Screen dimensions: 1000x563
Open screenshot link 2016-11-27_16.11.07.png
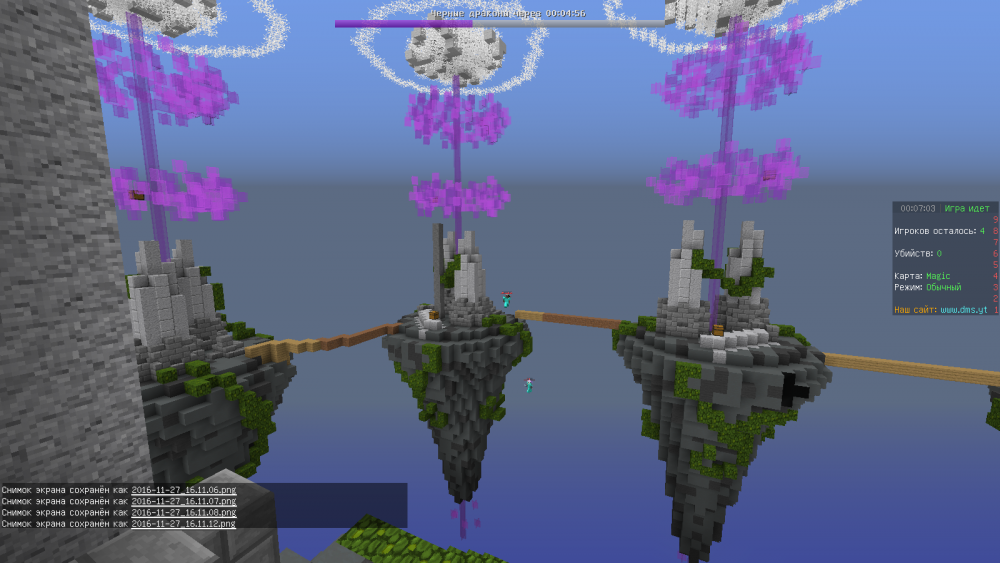click(x=183, y=501)
